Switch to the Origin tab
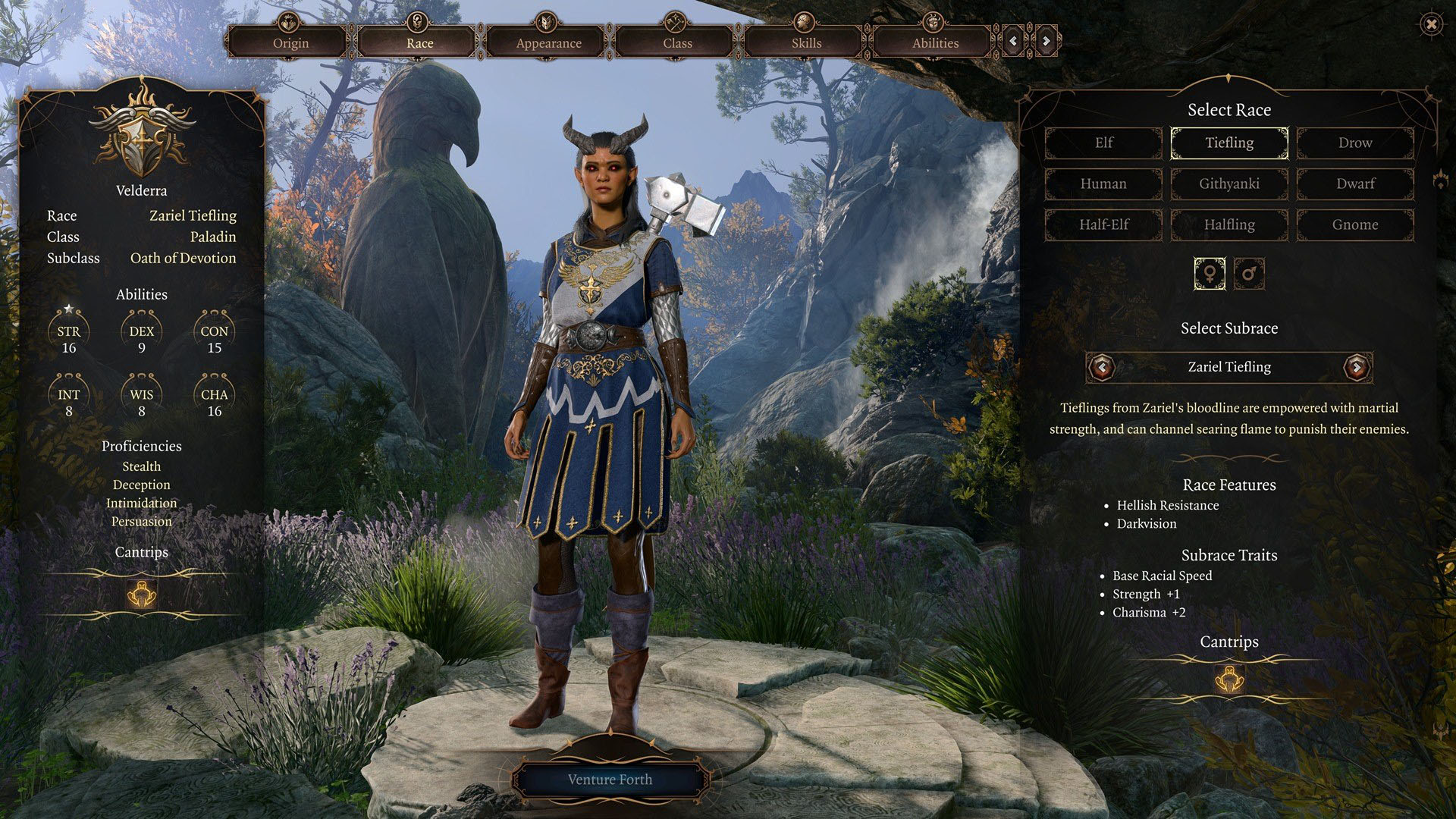Image resolution: width=1456 pixels, height=819 pixels. coord(290,42)
